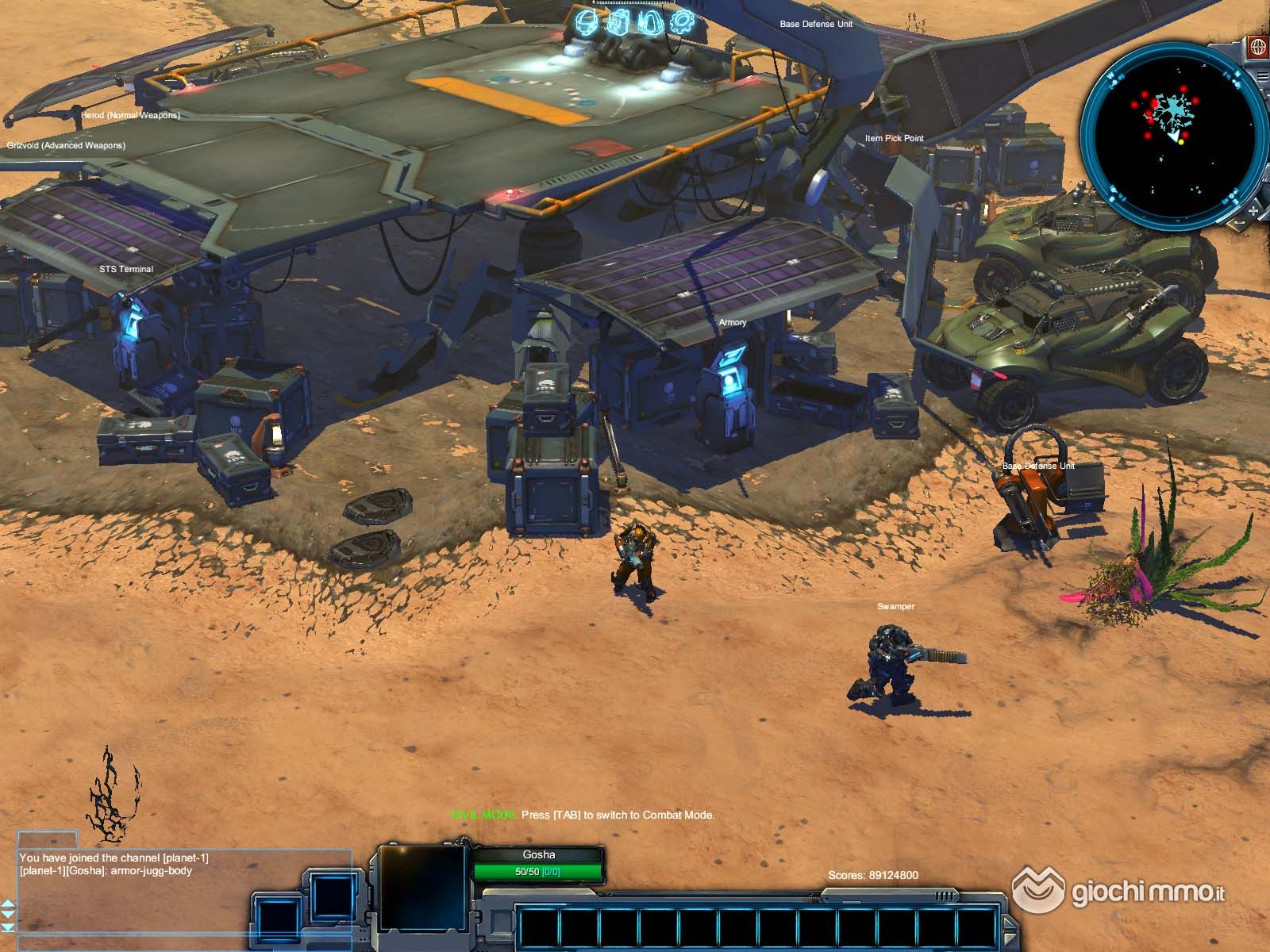Viewport: 1270px width, 952px height.
Task: Open the helmet character menu icon
Action: point(587,21)
